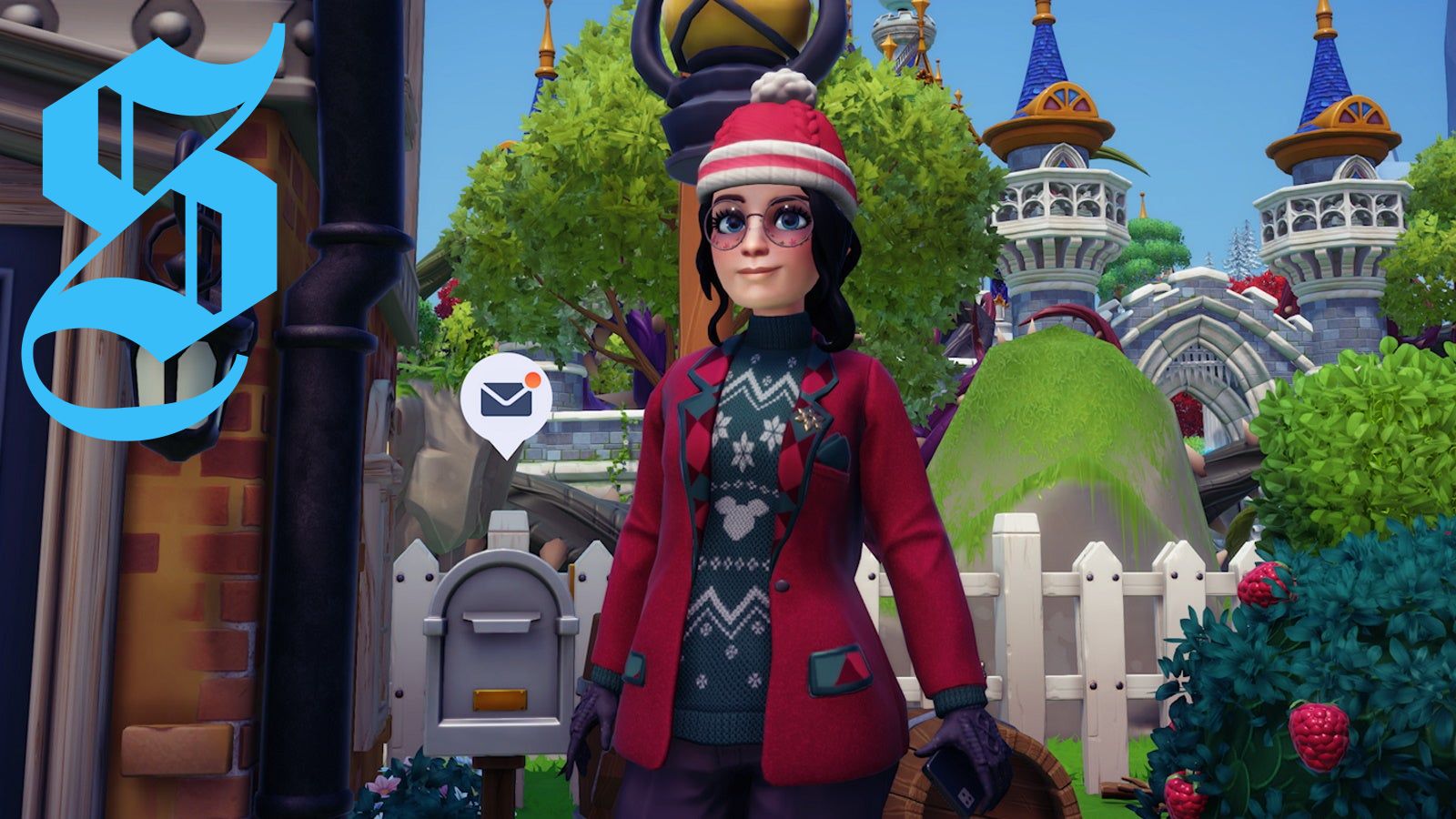Image resolution: width=1456 pixels, height=819 pixels.
Task: Select the smartphone in the character's left hand
Action: click(x=955, y=783)
